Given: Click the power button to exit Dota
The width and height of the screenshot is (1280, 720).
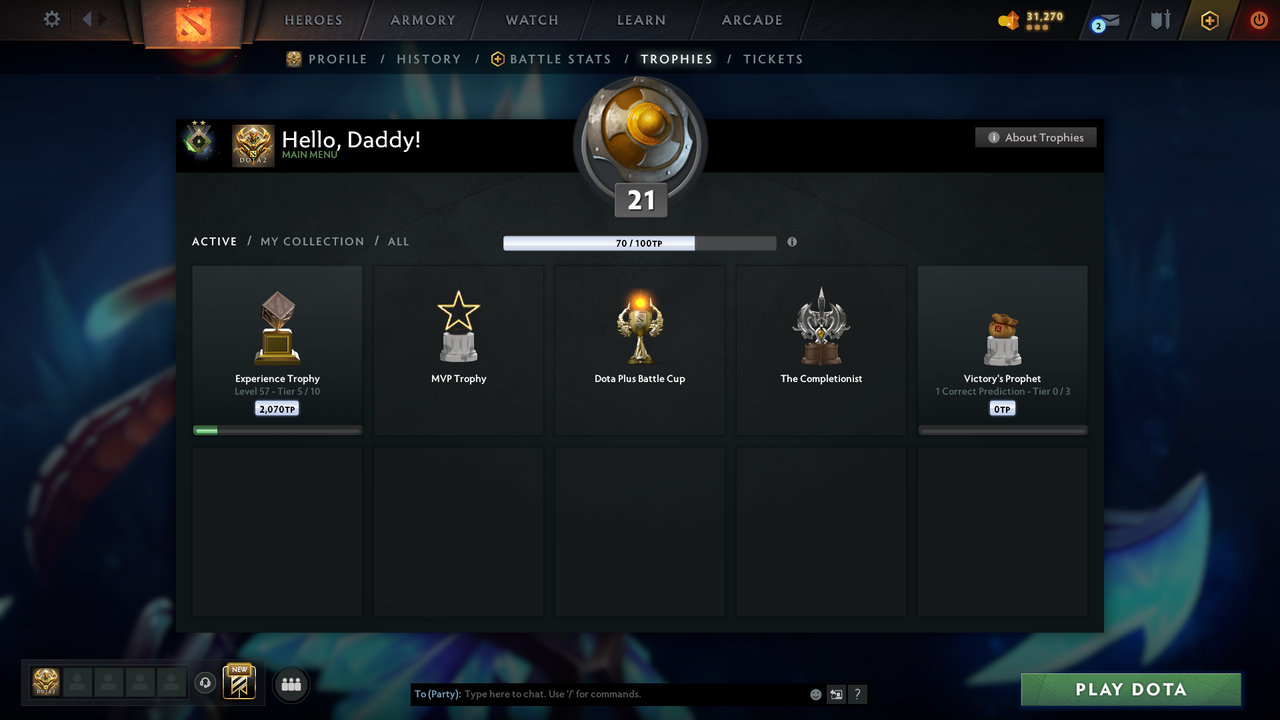Looking at the screenshot, I should coord(1258,20).
